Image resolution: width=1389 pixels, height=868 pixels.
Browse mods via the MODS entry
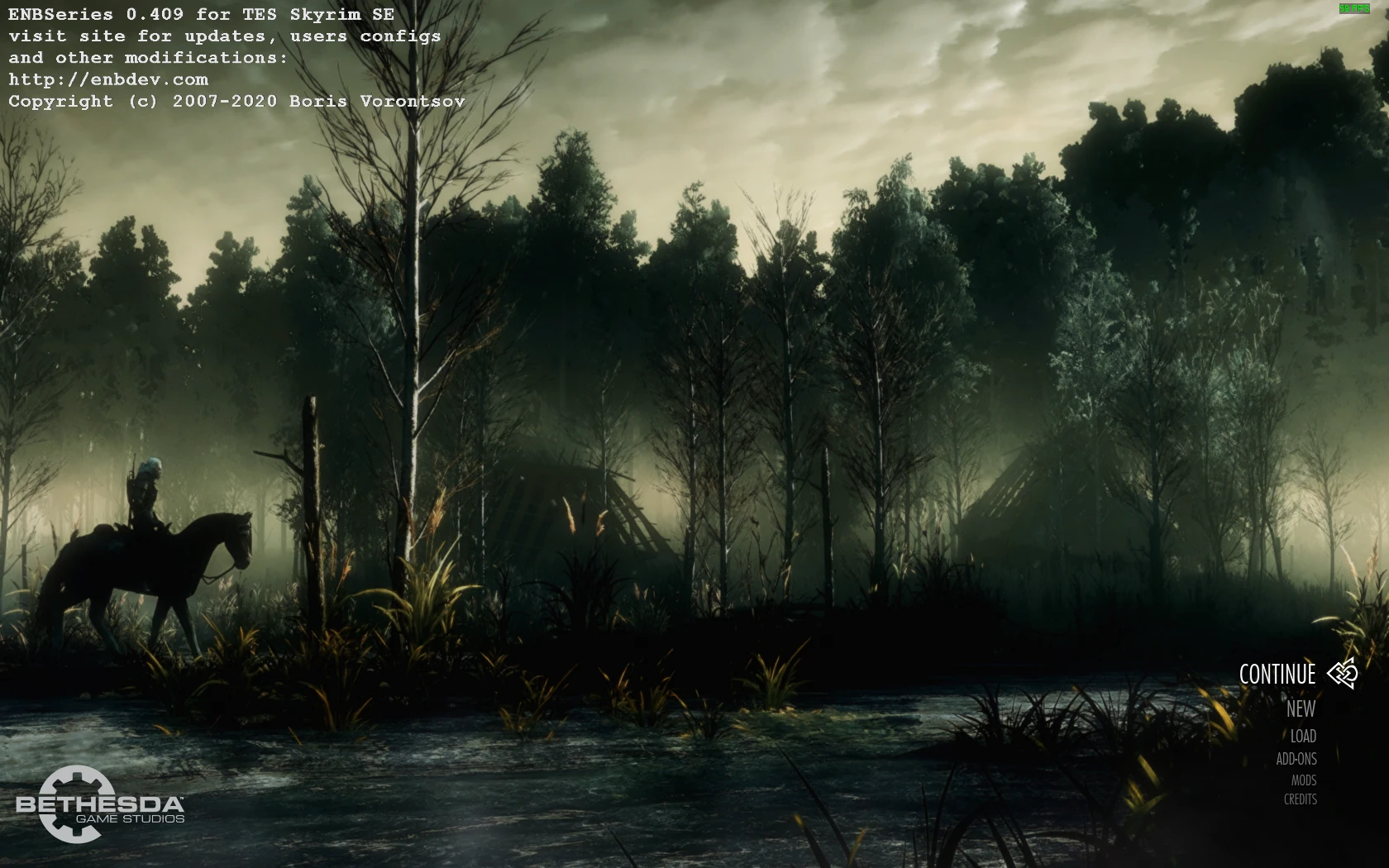point(1305,780)
